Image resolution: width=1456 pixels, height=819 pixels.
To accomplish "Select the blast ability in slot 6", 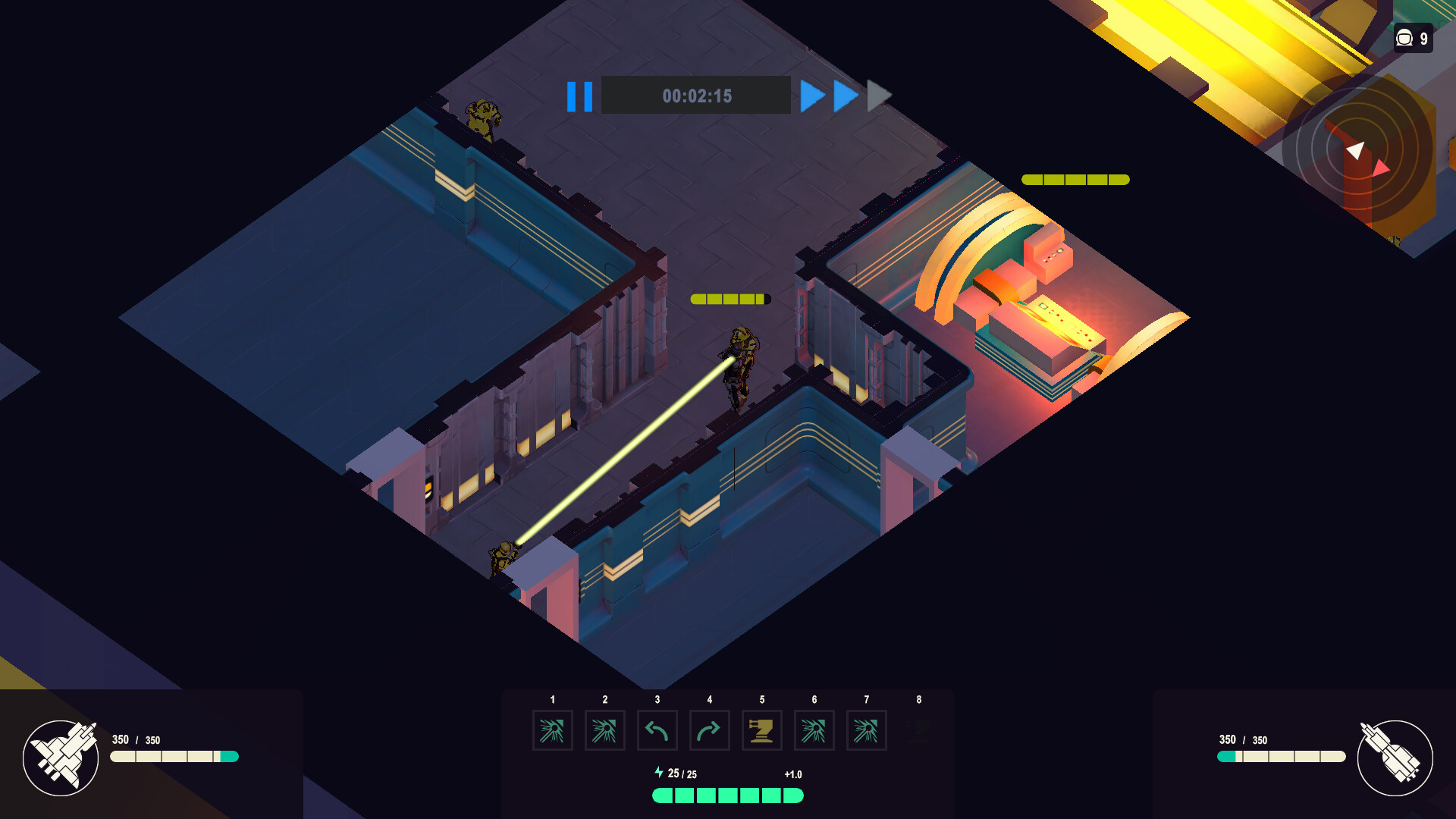I will pos(814,730).
